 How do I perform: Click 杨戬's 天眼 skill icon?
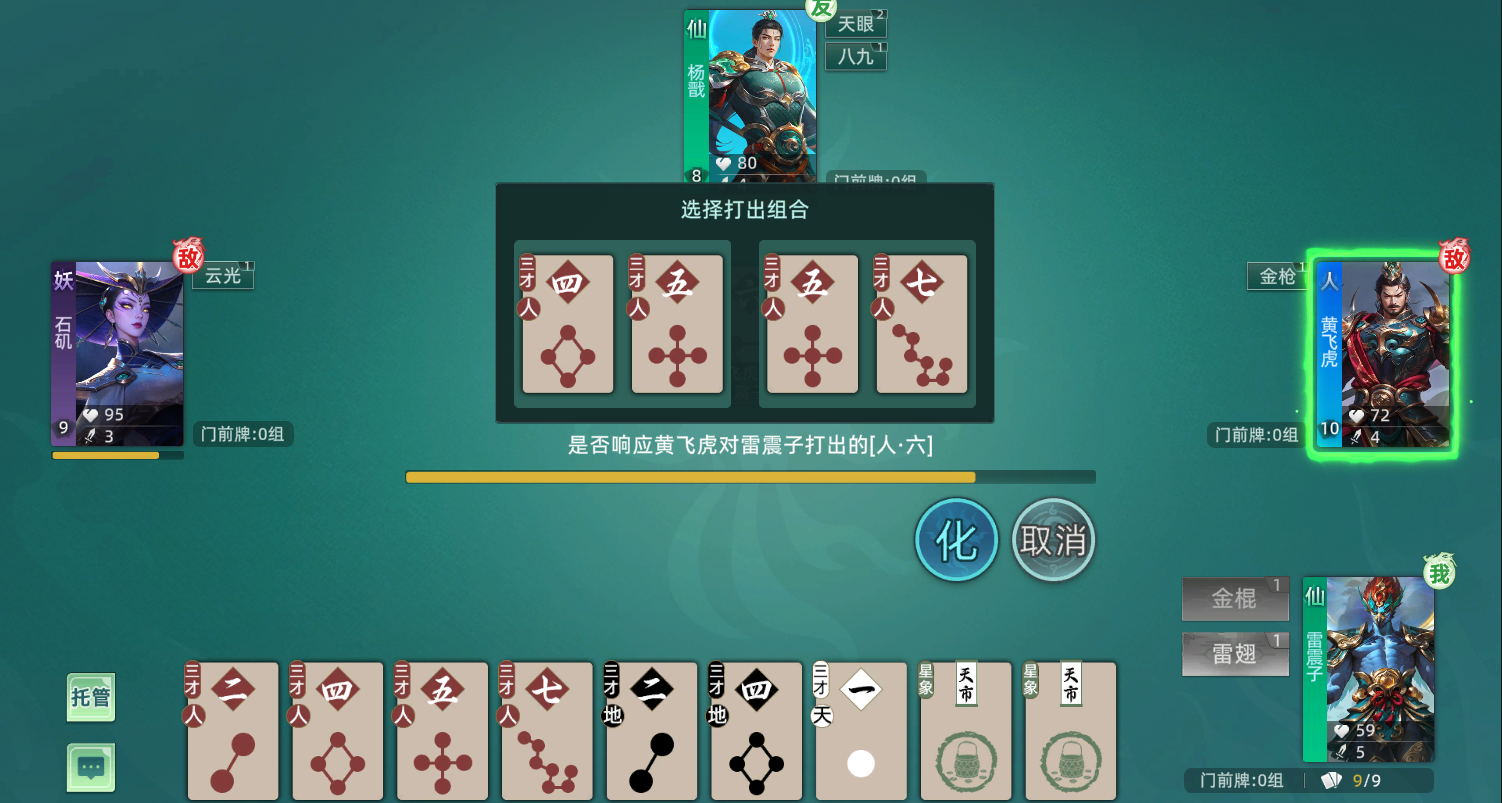click(x=855, y=25)
